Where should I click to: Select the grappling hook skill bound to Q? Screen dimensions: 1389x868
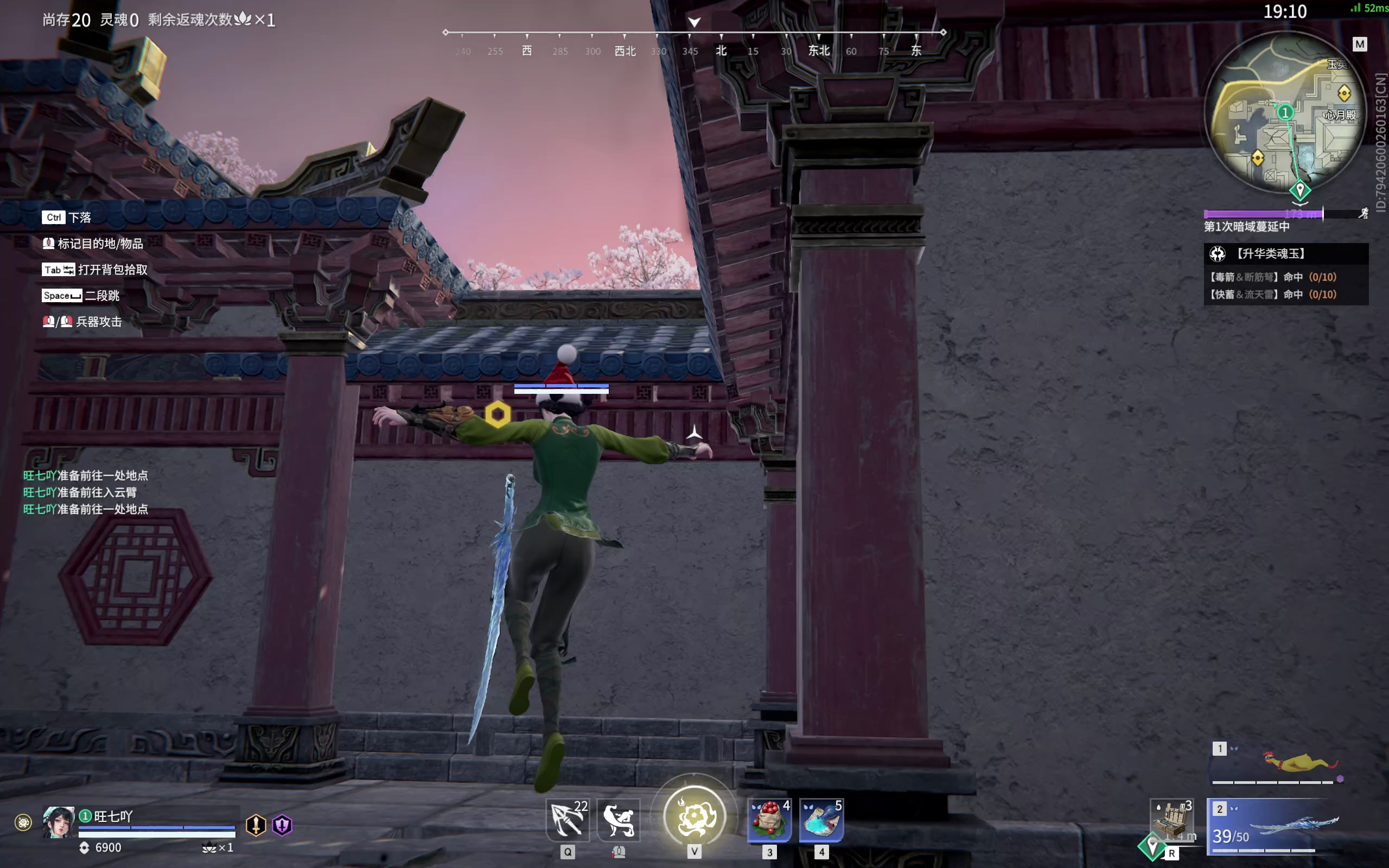point(567,820)
